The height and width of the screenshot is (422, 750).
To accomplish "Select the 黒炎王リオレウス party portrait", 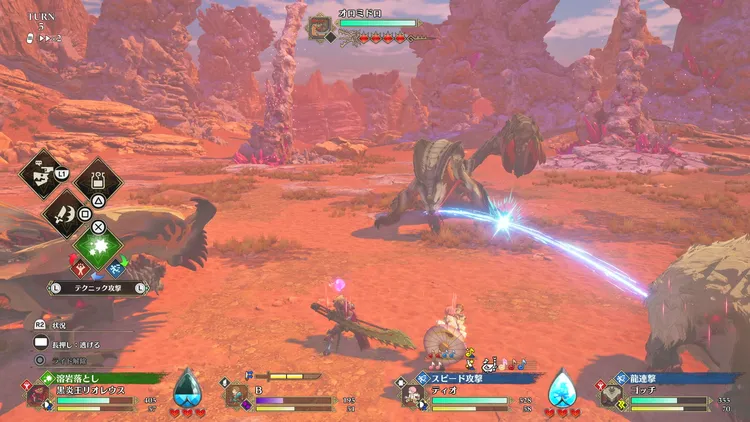I will click(38, 394).
